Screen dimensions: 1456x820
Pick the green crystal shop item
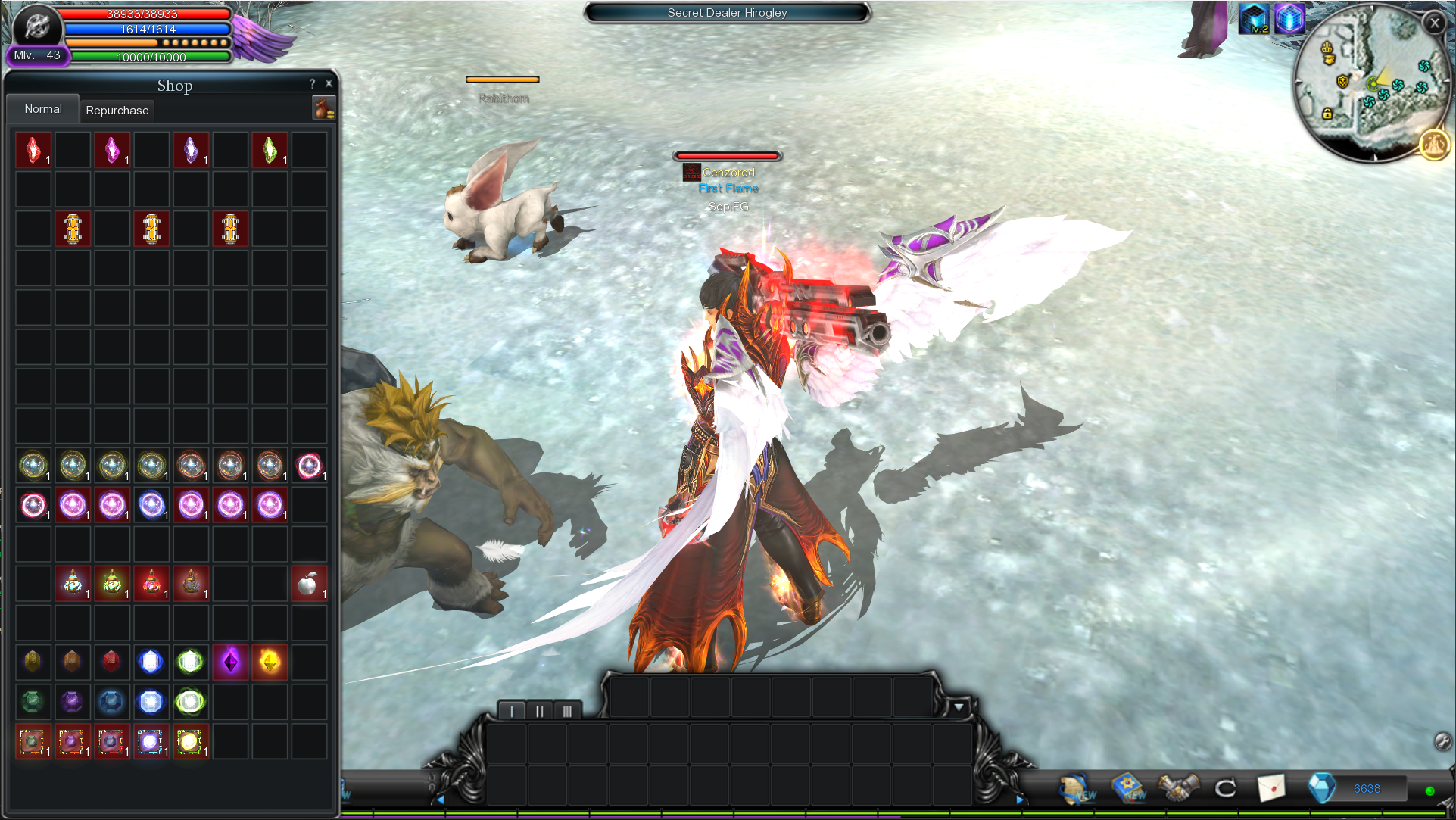click(x=270, y=150)
